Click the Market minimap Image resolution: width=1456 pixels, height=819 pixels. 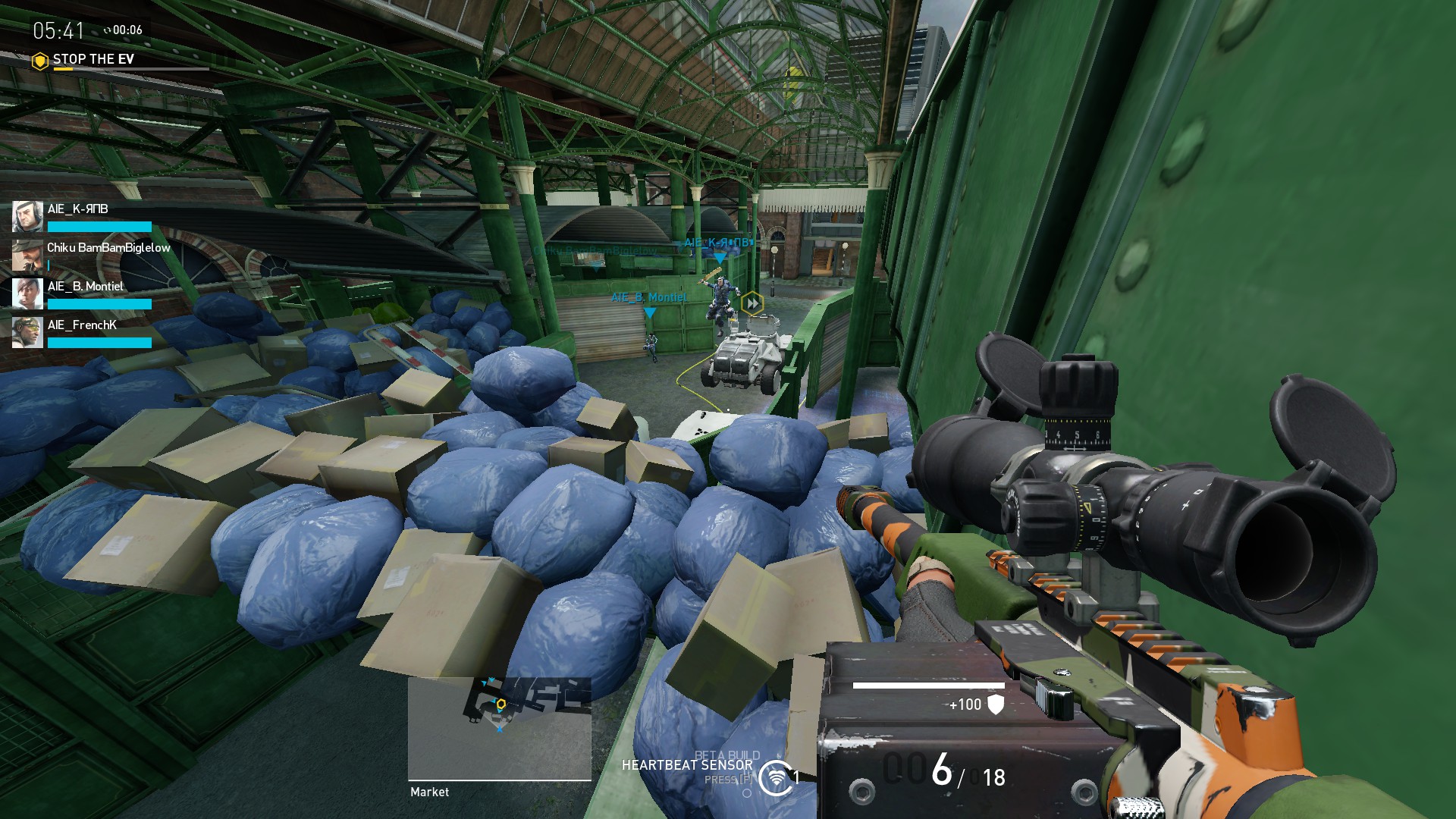(499, 728)
